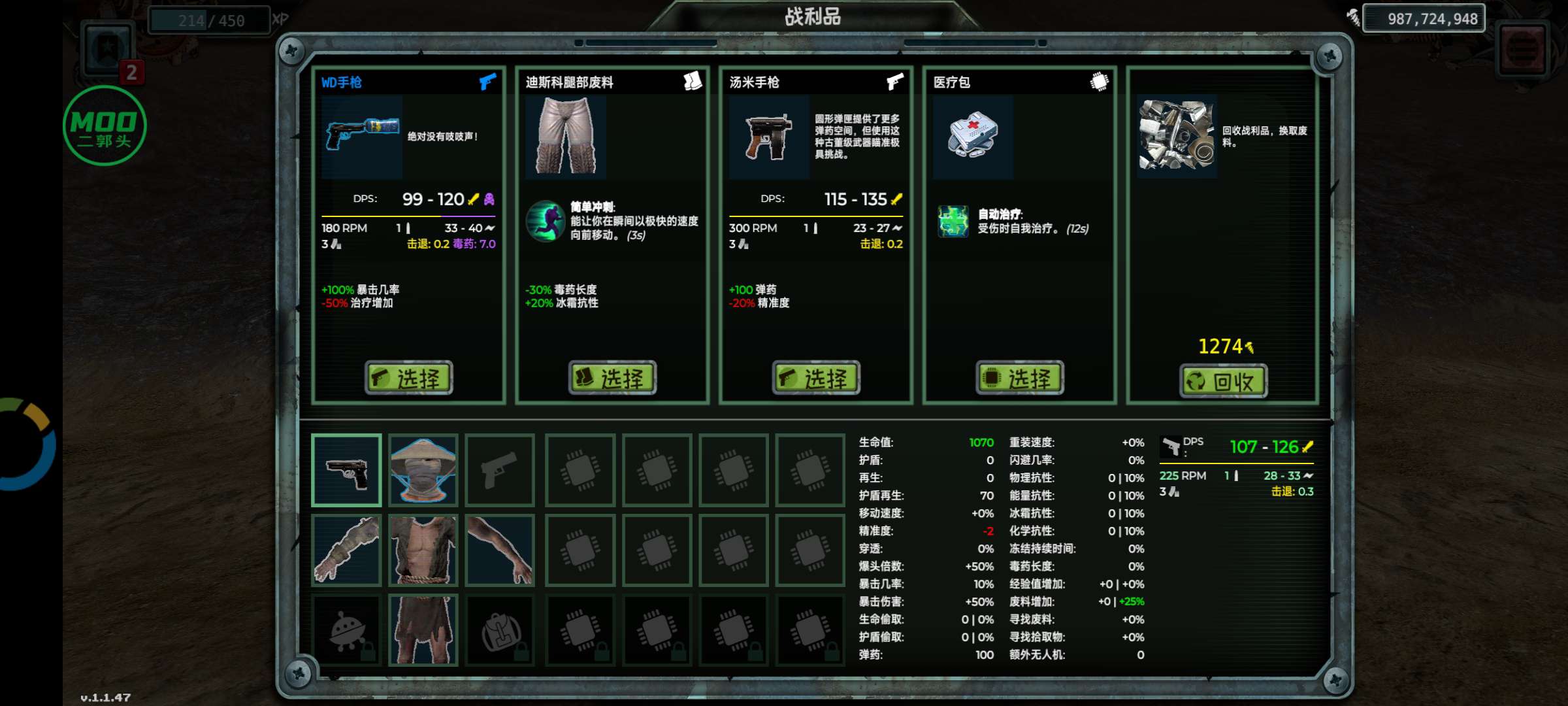
Task: Click the 医疗包 medkit image
Action: (973, 137)
